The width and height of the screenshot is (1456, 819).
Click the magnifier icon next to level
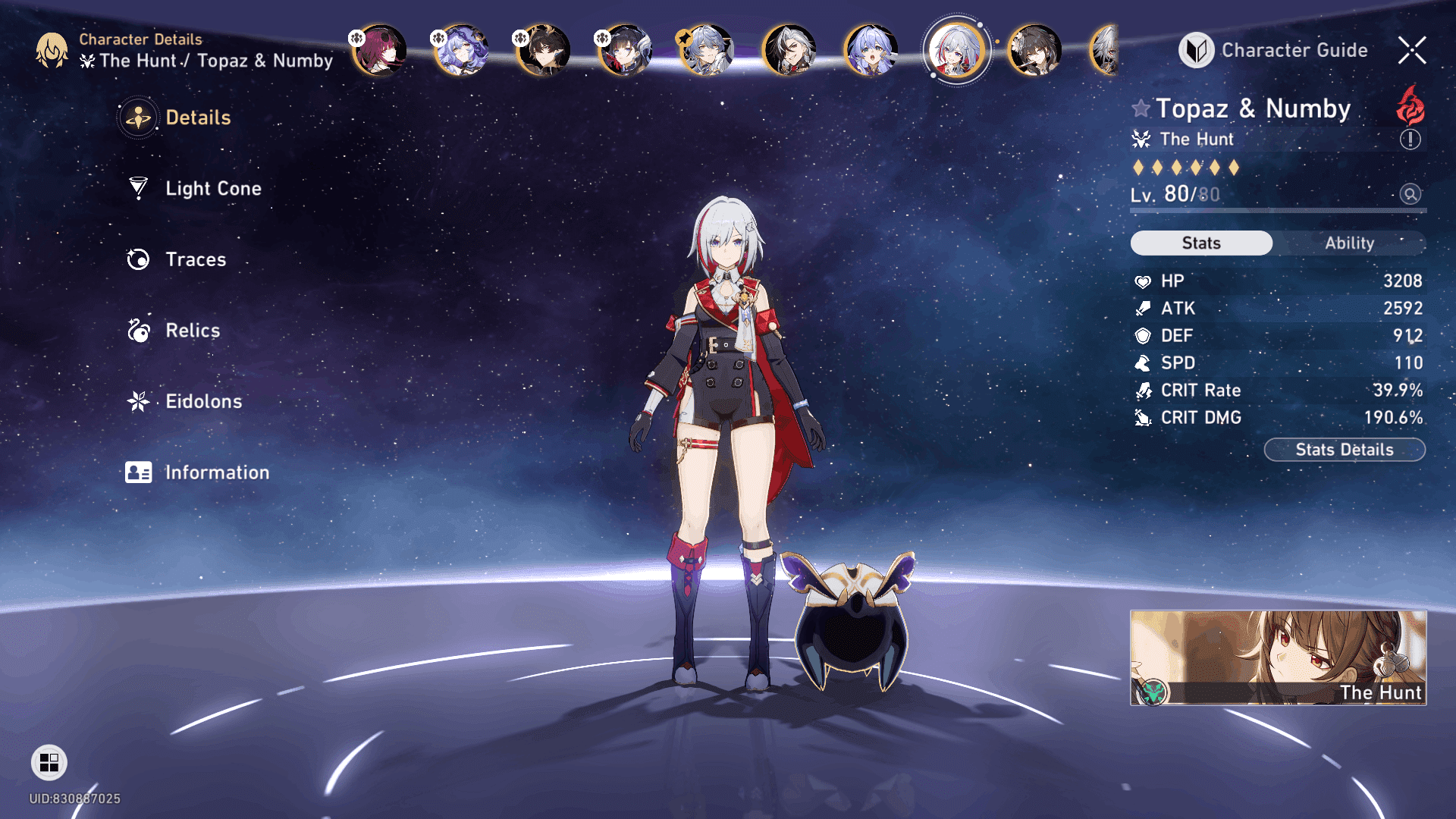click(x=1410, y=194)
